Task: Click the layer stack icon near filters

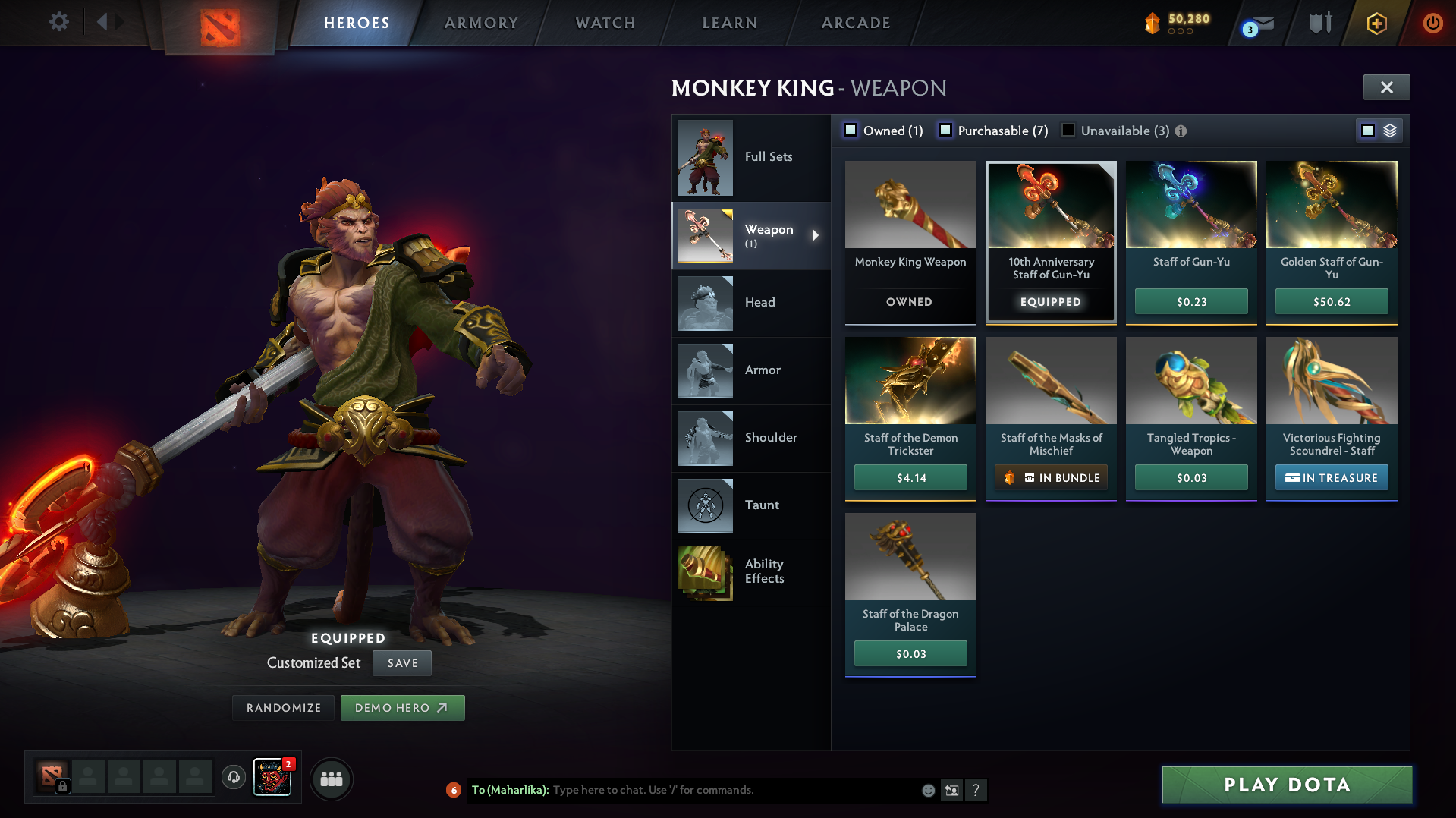Action: pos(1391,131)
